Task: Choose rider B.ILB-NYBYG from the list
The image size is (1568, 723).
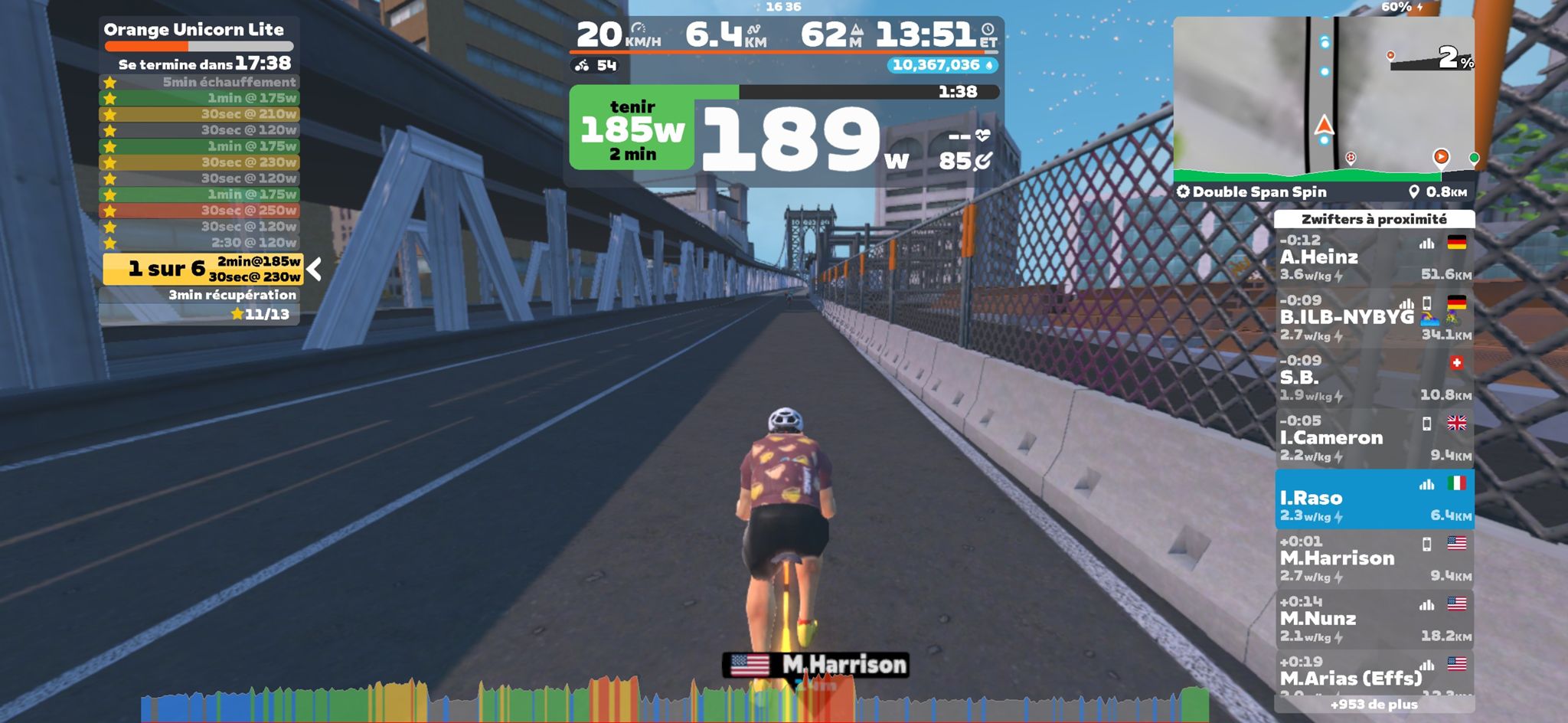Action: point(1374,318)
